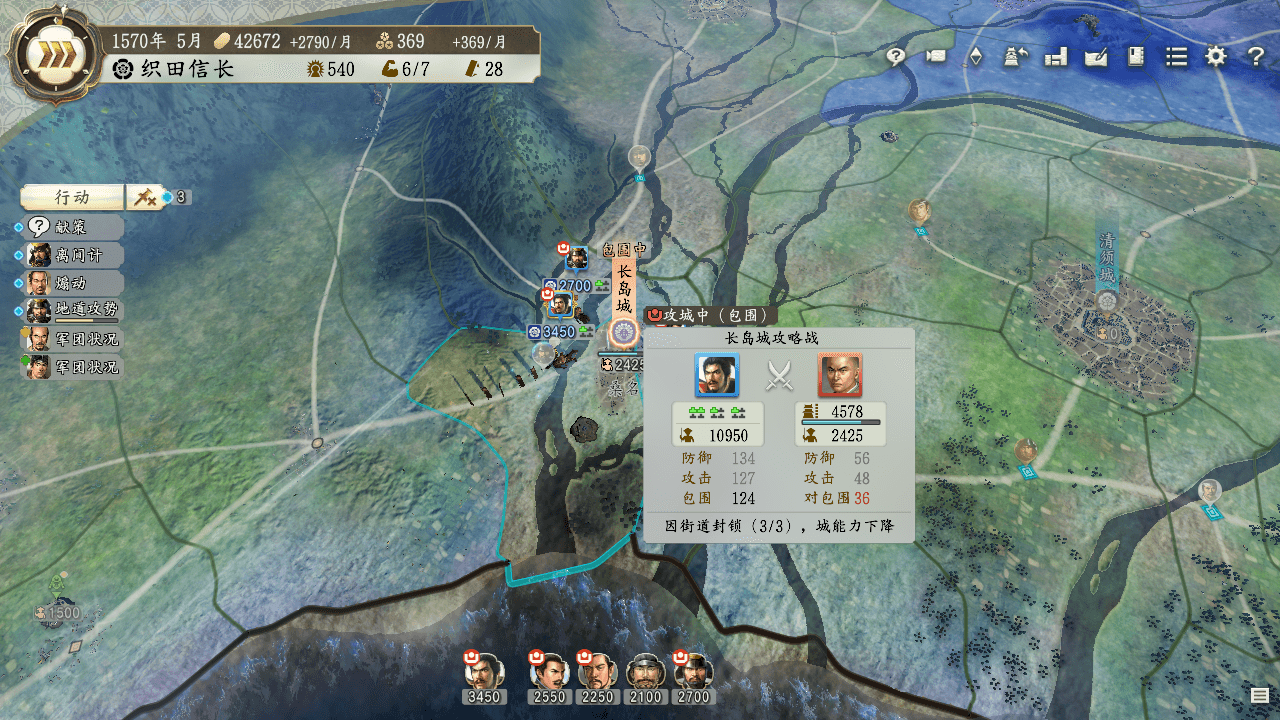Image resolution: width=1280 pixels, height=720 pixels.
Task: Return to castle with castle-arrow icon
Action: click(x=1016, y=57)
